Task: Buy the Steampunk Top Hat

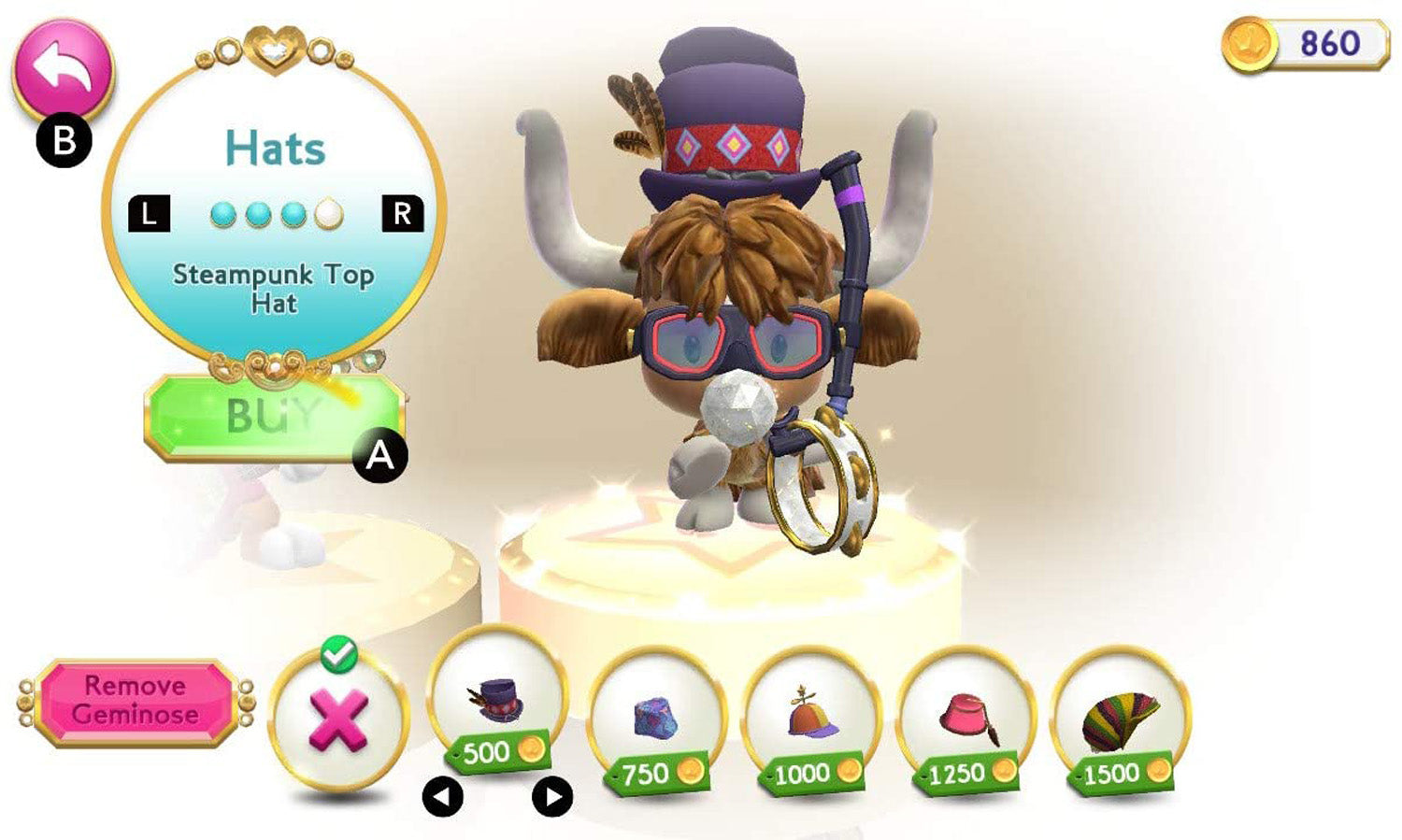Action: point(273,417)
